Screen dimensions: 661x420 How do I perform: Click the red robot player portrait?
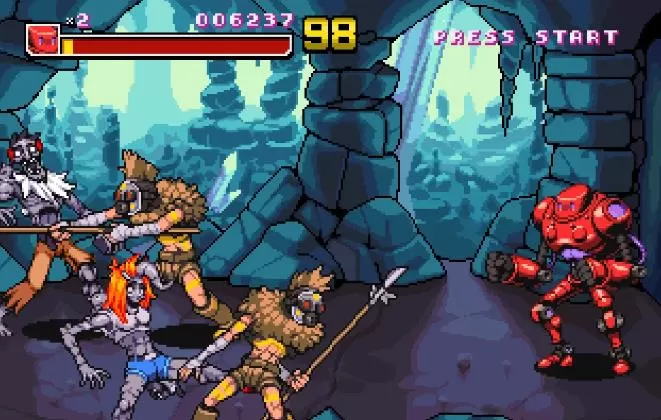(x=42, y=39)
